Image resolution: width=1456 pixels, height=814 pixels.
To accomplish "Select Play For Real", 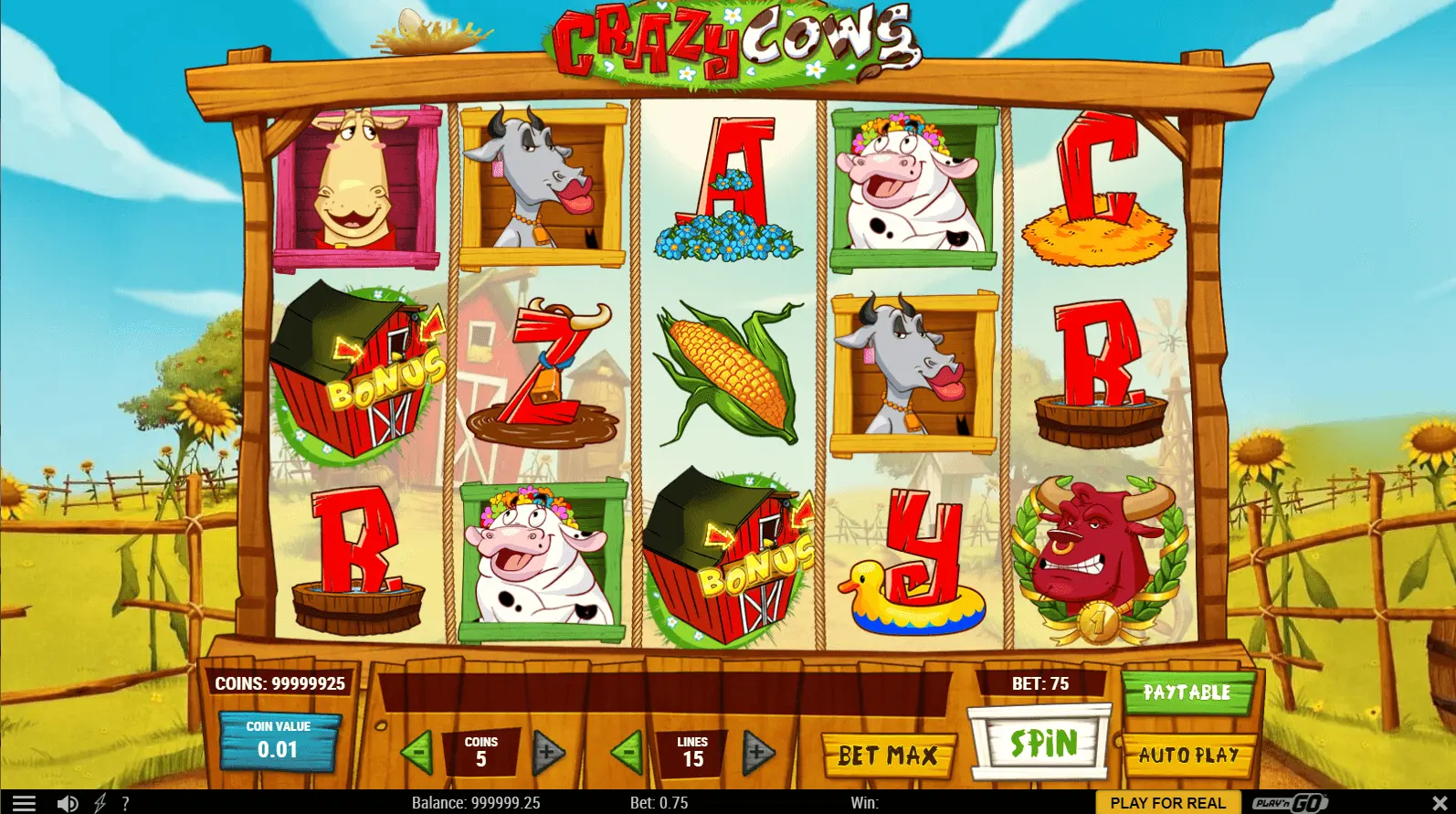I will point(1167,803).
